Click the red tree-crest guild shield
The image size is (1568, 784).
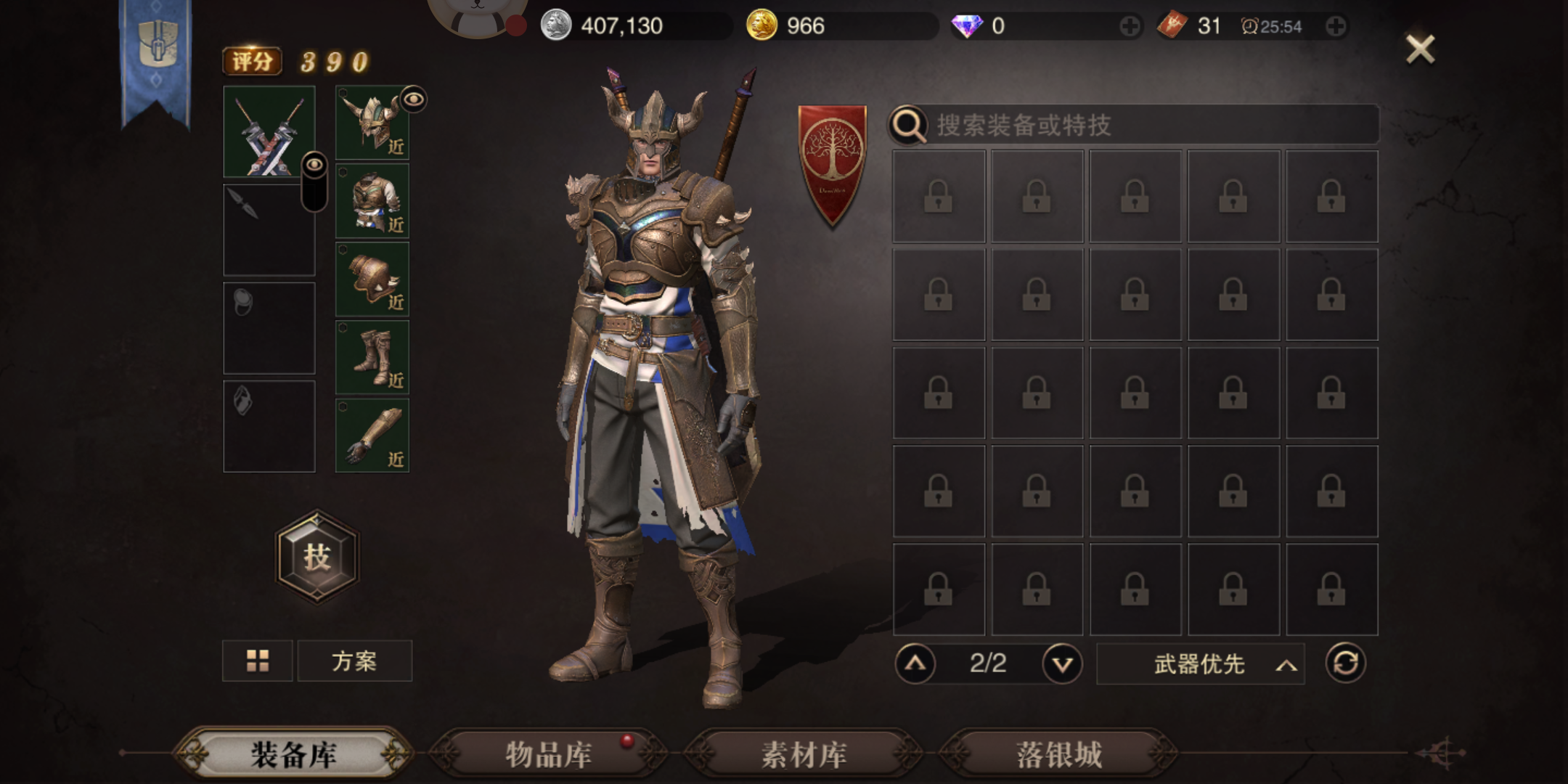click(832, 154)
